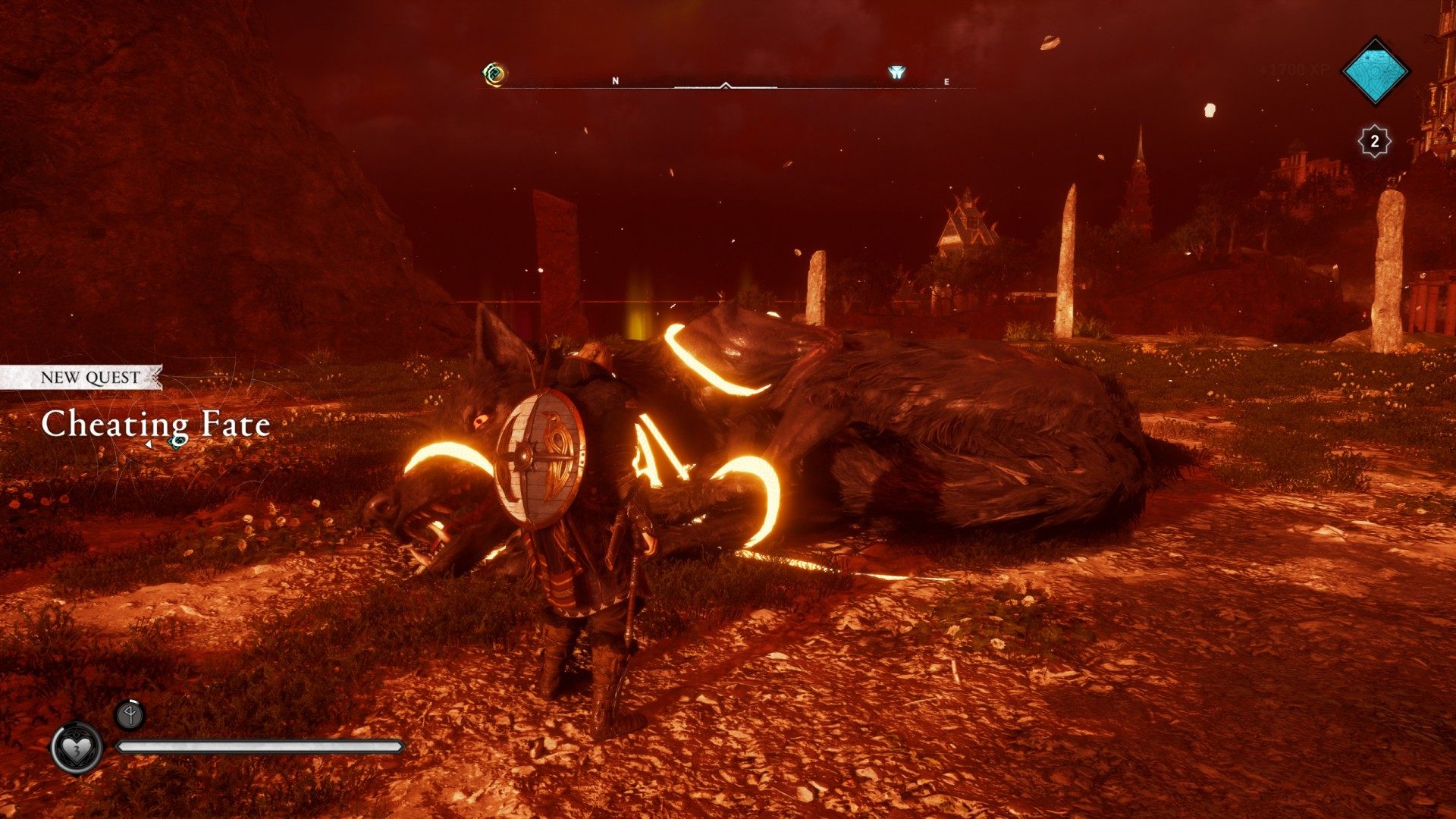Viewport: 1456px width, 819px height.
Task: Activate the rune ability icon
Action: (129, 714)
